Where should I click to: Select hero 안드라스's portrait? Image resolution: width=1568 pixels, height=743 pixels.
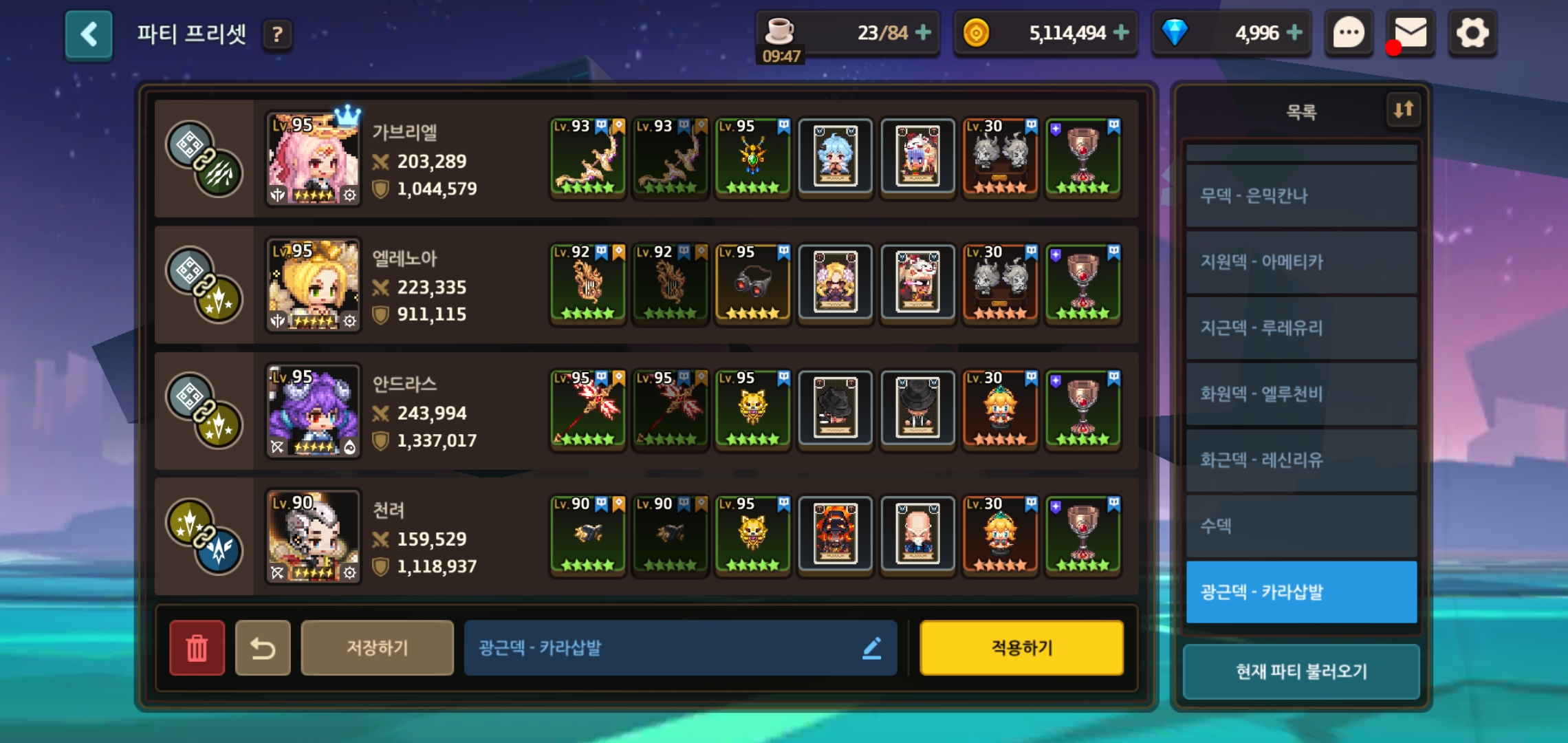pyautogui.click(x=314, y=411)
